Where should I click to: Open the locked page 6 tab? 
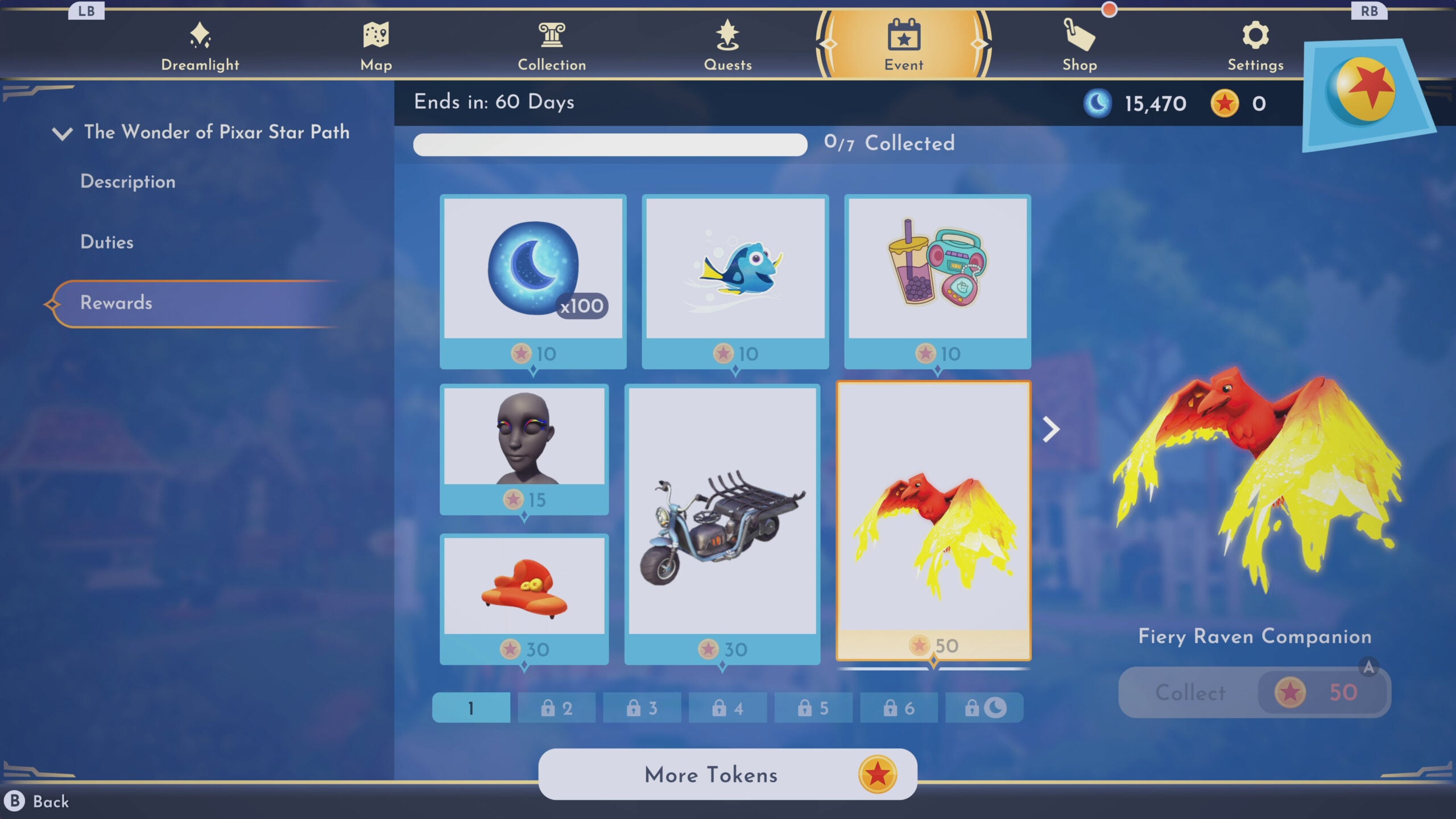click(899, 708)
